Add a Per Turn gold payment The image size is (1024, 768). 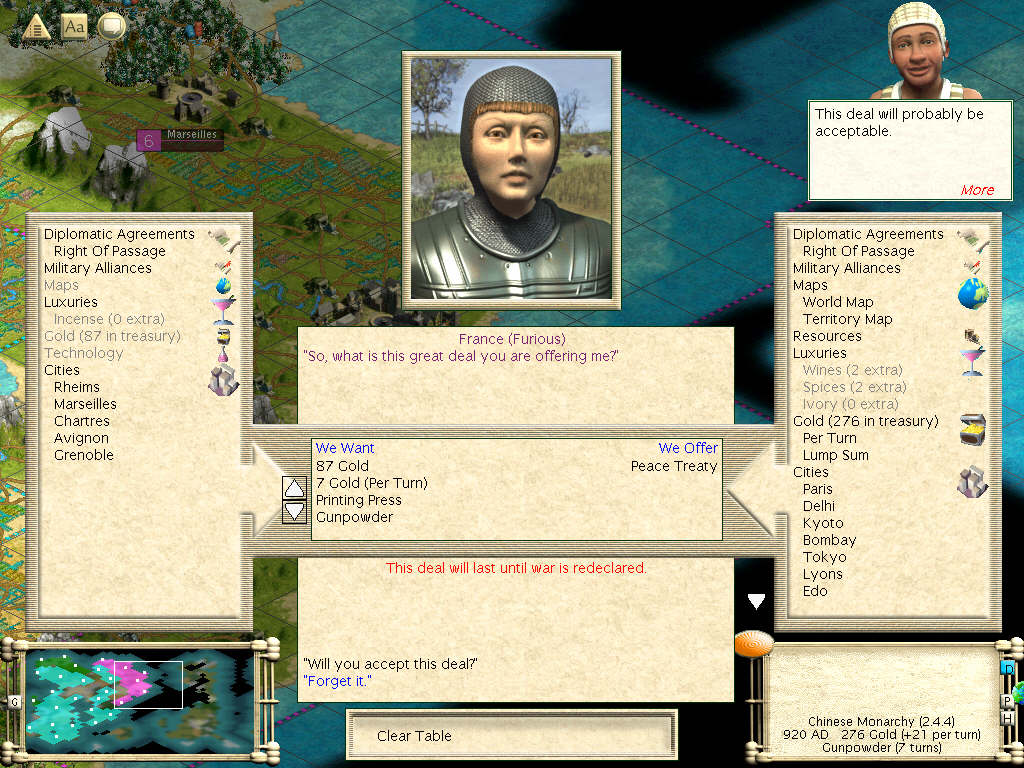[829, 438]
